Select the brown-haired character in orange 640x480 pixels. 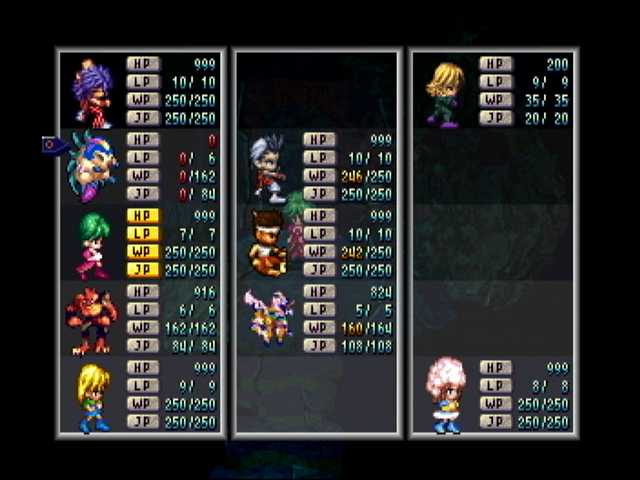point(268,242)
